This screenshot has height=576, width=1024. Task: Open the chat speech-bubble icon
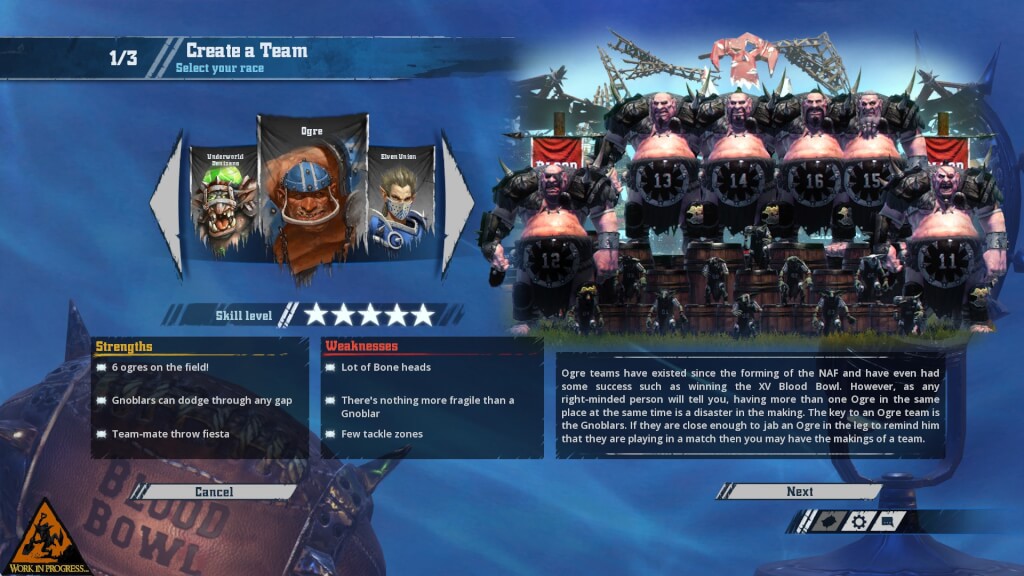[888, 521]
